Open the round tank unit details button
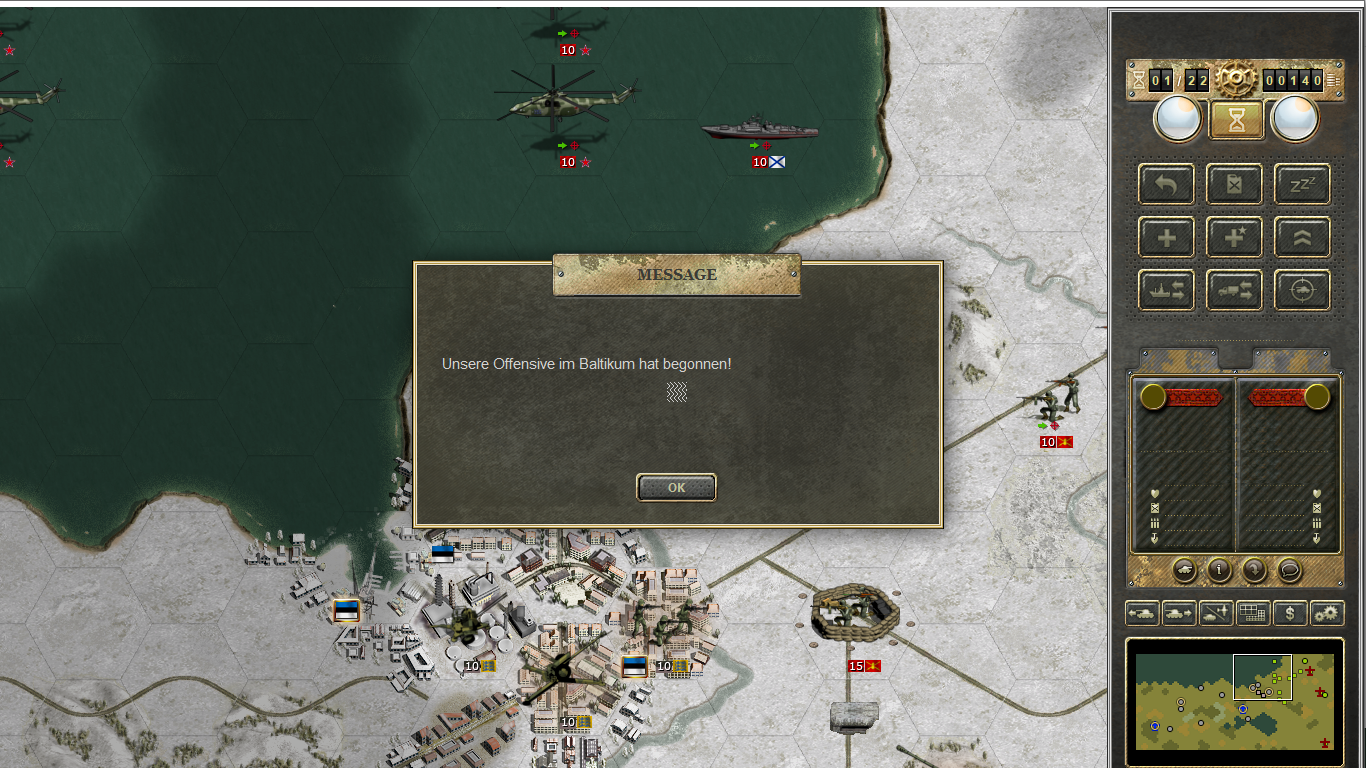 point(1184,570)
